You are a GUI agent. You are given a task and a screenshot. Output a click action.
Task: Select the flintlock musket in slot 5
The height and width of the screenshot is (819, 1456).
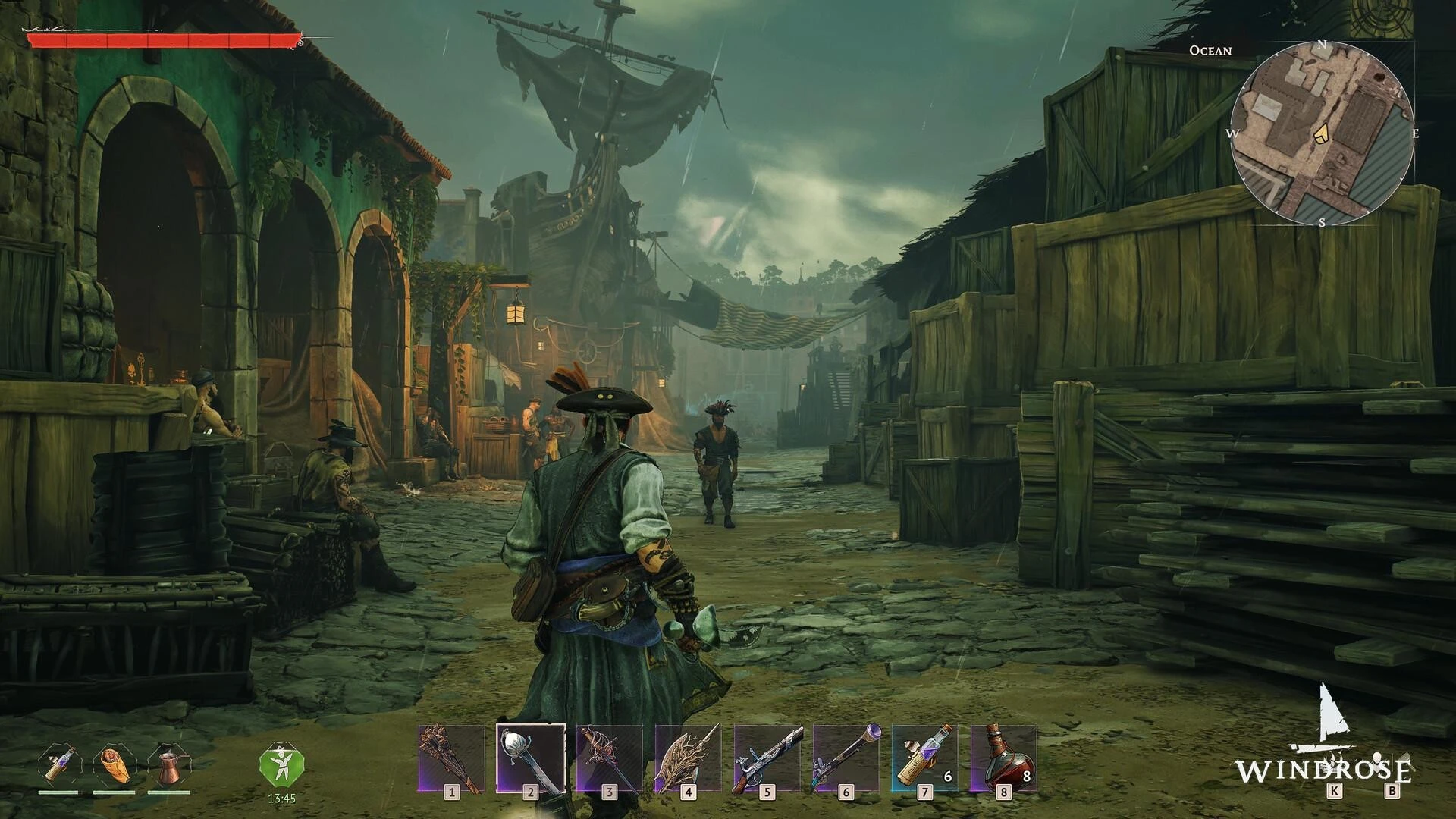click(x=767, y=758)
